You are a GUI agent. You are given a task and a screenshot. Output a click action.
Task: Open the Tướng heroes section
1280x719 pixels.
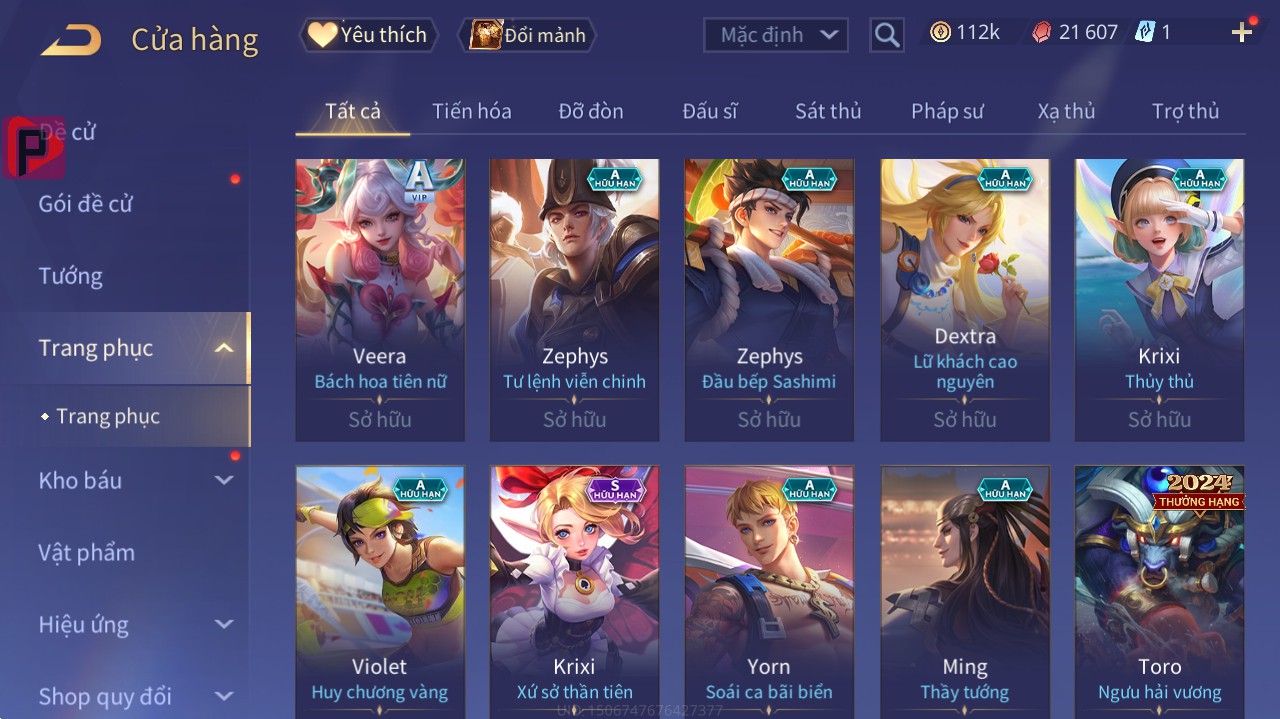[x=71, y=276]
